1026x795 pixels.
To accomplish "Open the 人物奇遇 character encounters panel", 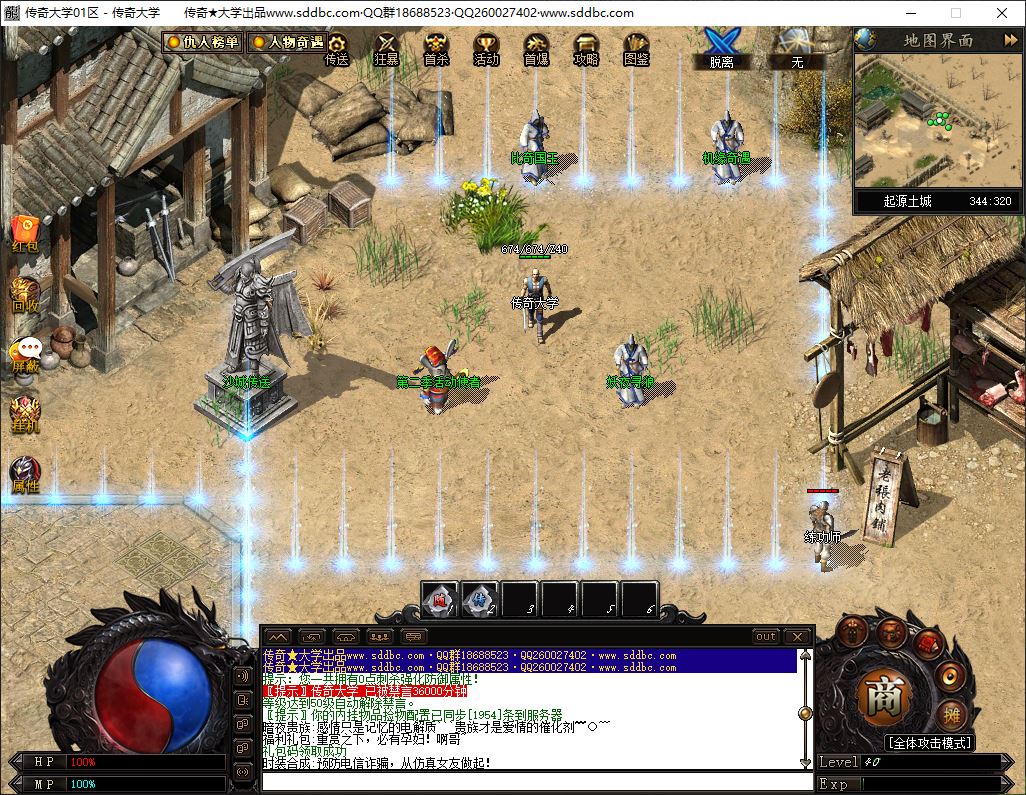I will click(286, 43).
